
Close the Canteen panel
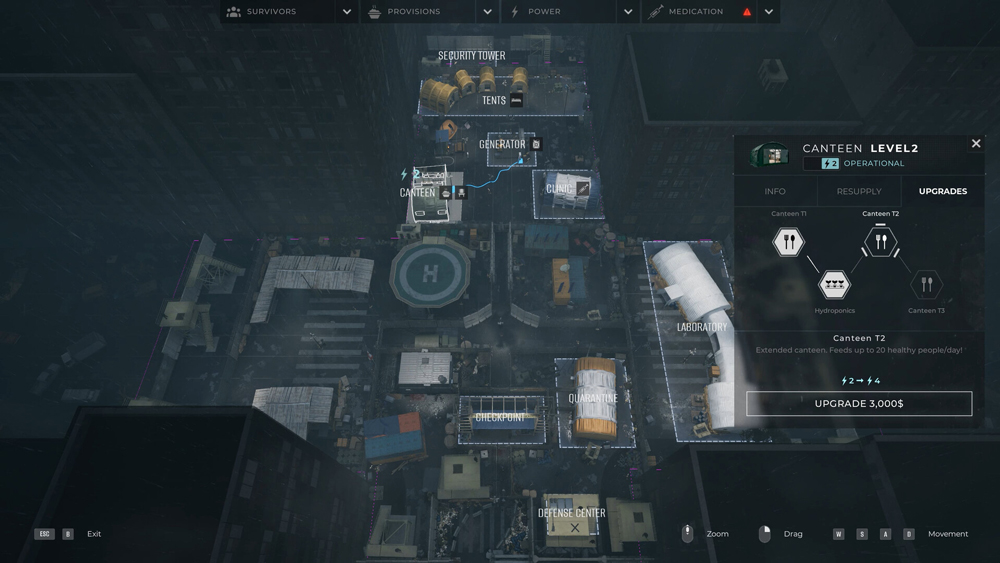[x=976, y=144]
